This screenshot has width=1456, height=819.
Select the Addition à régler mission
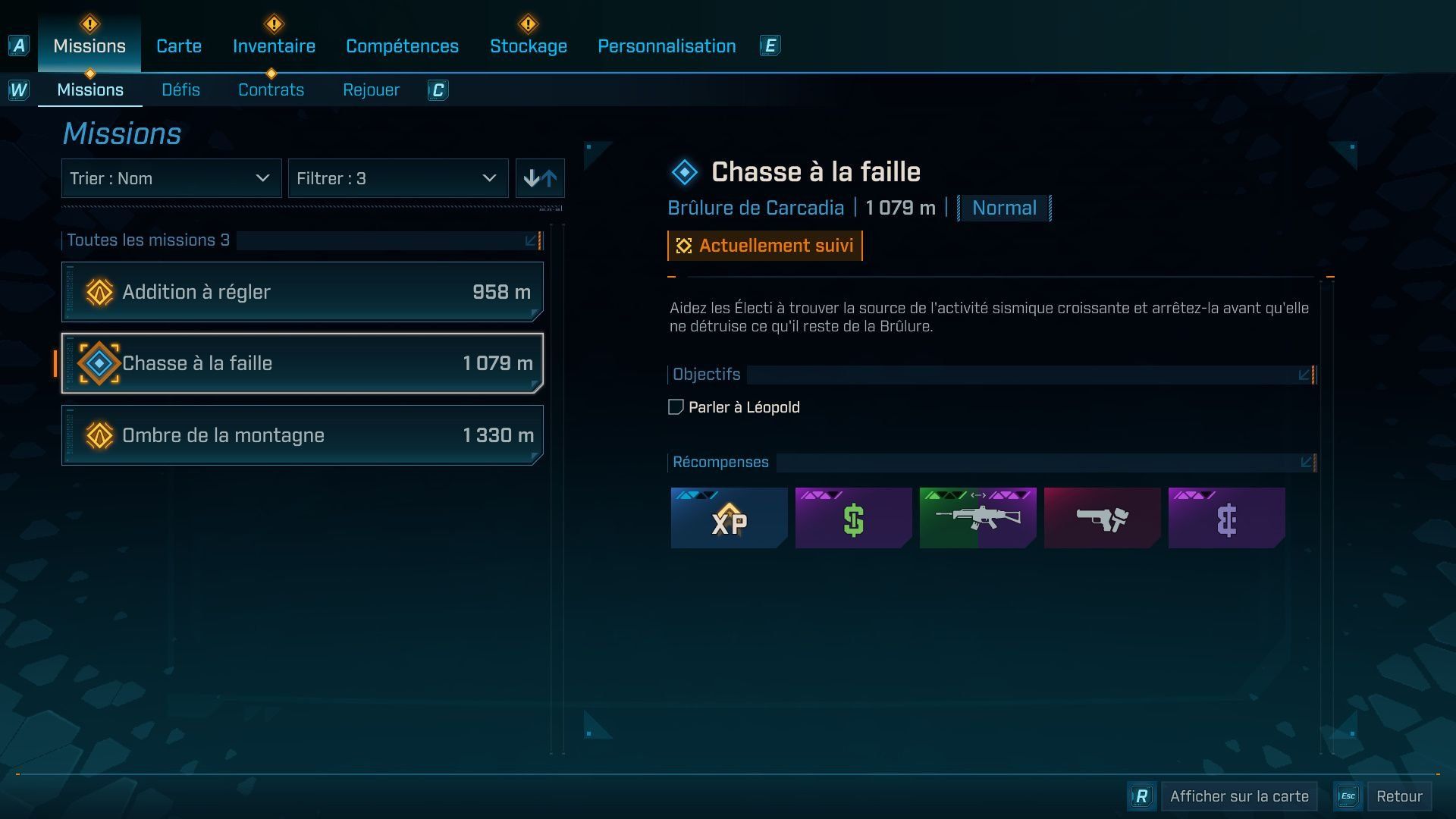(303, 292)
